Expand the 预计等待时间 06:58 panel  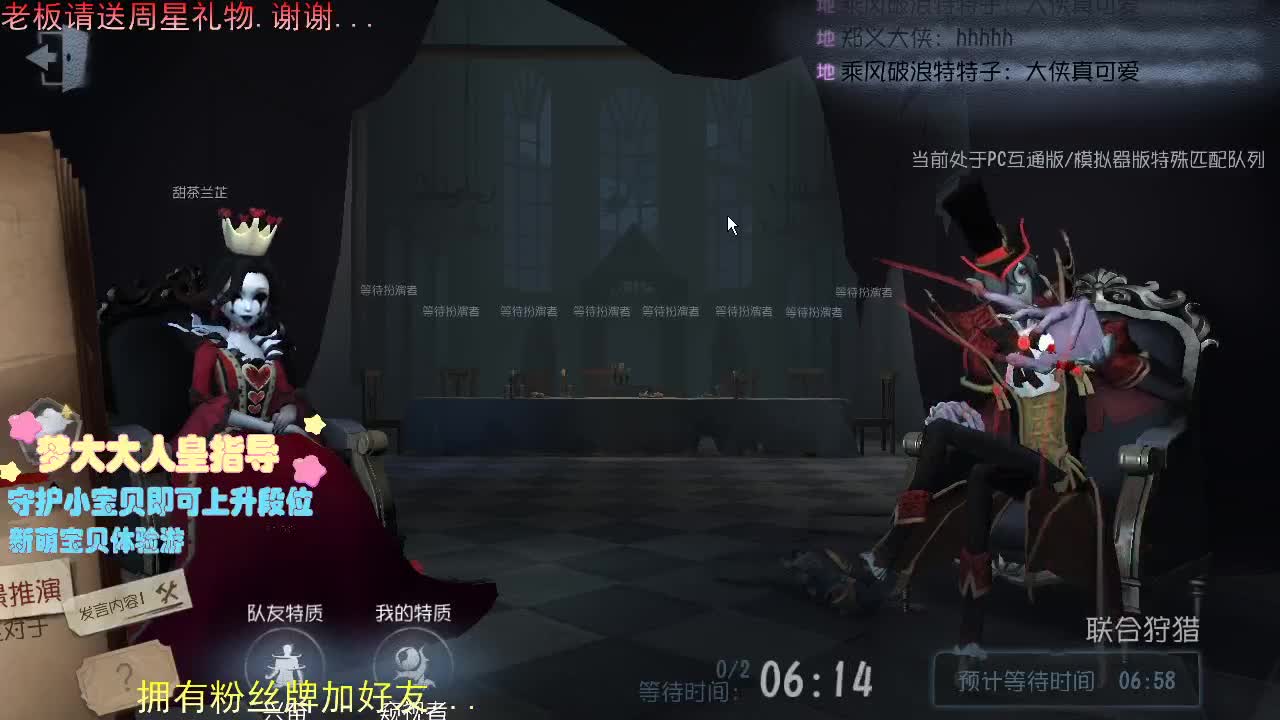coord(1067,680)
